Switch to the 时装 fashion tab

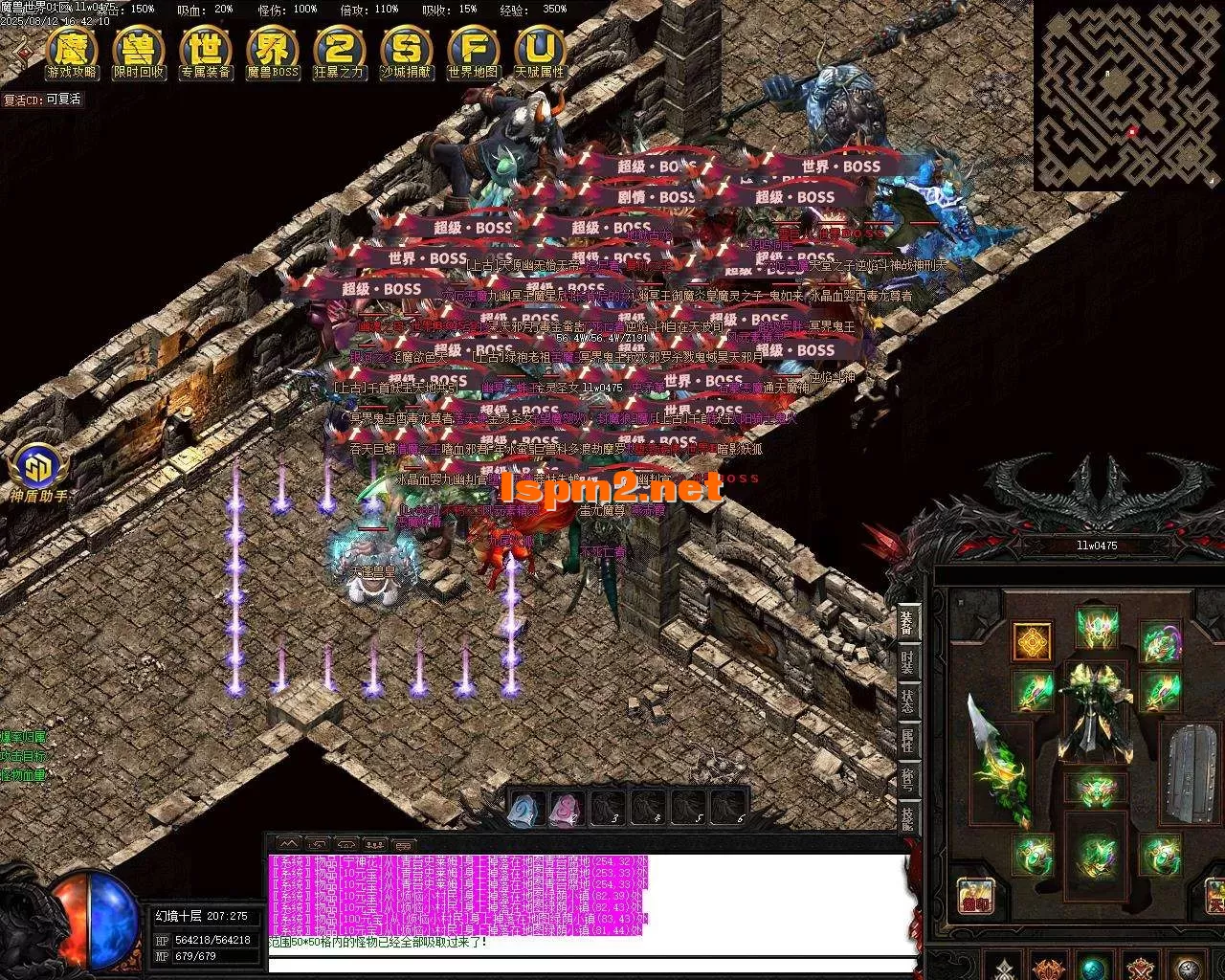[x=907, y=661]
